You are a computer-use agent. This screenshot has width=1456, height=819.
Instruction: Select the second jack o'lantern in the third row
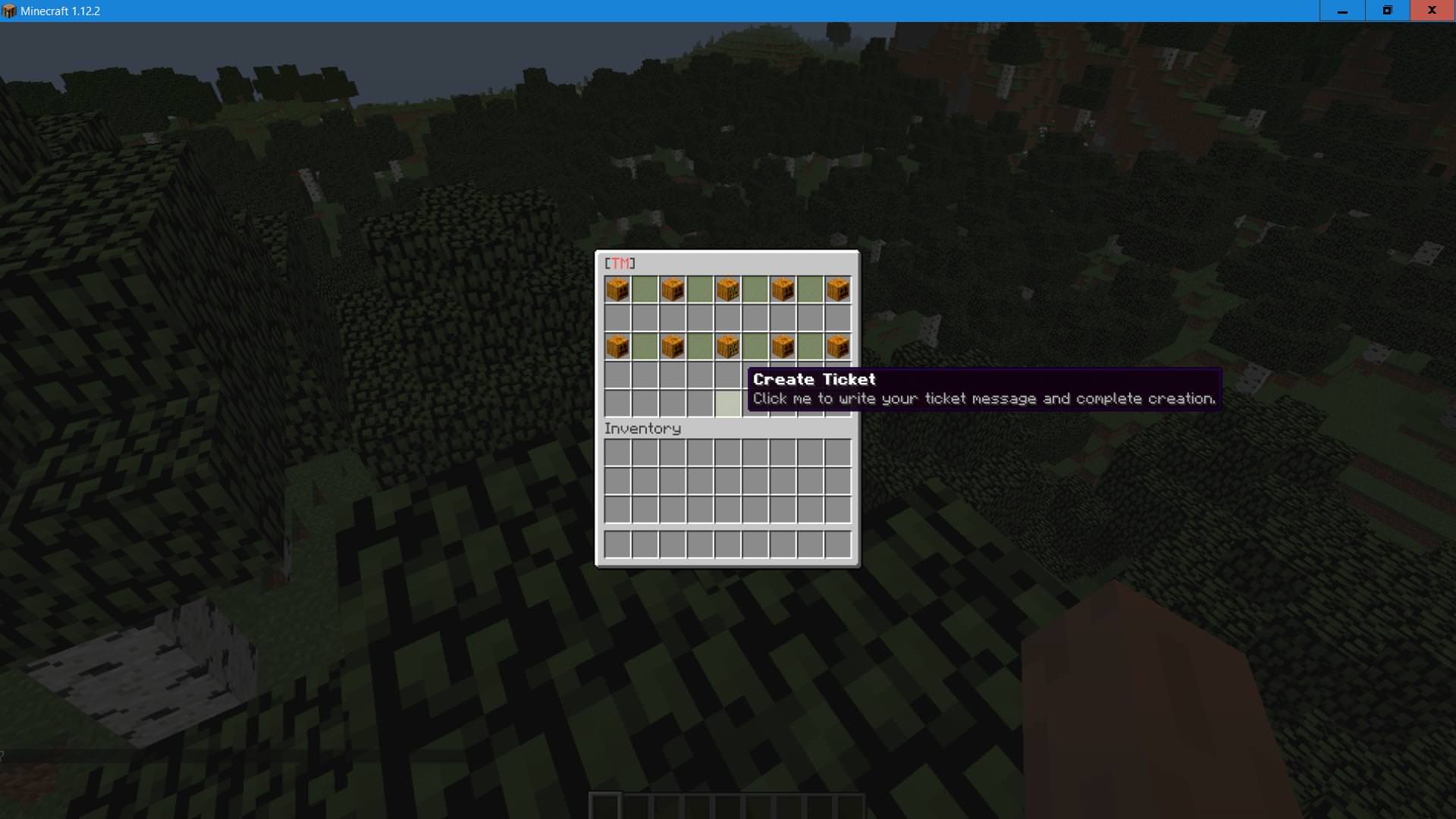pyautogui.click(x=673, y=346)
